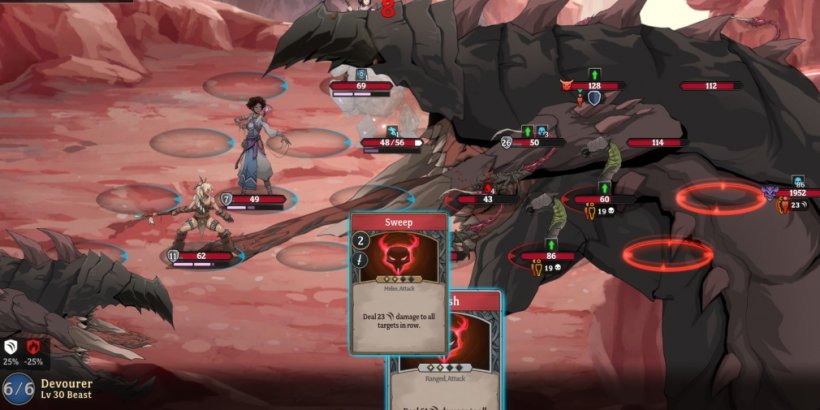This screenshot has width=820, height=410.
Task: Open the Devourer Lv 30 Beast info
Action: (68, 389)
